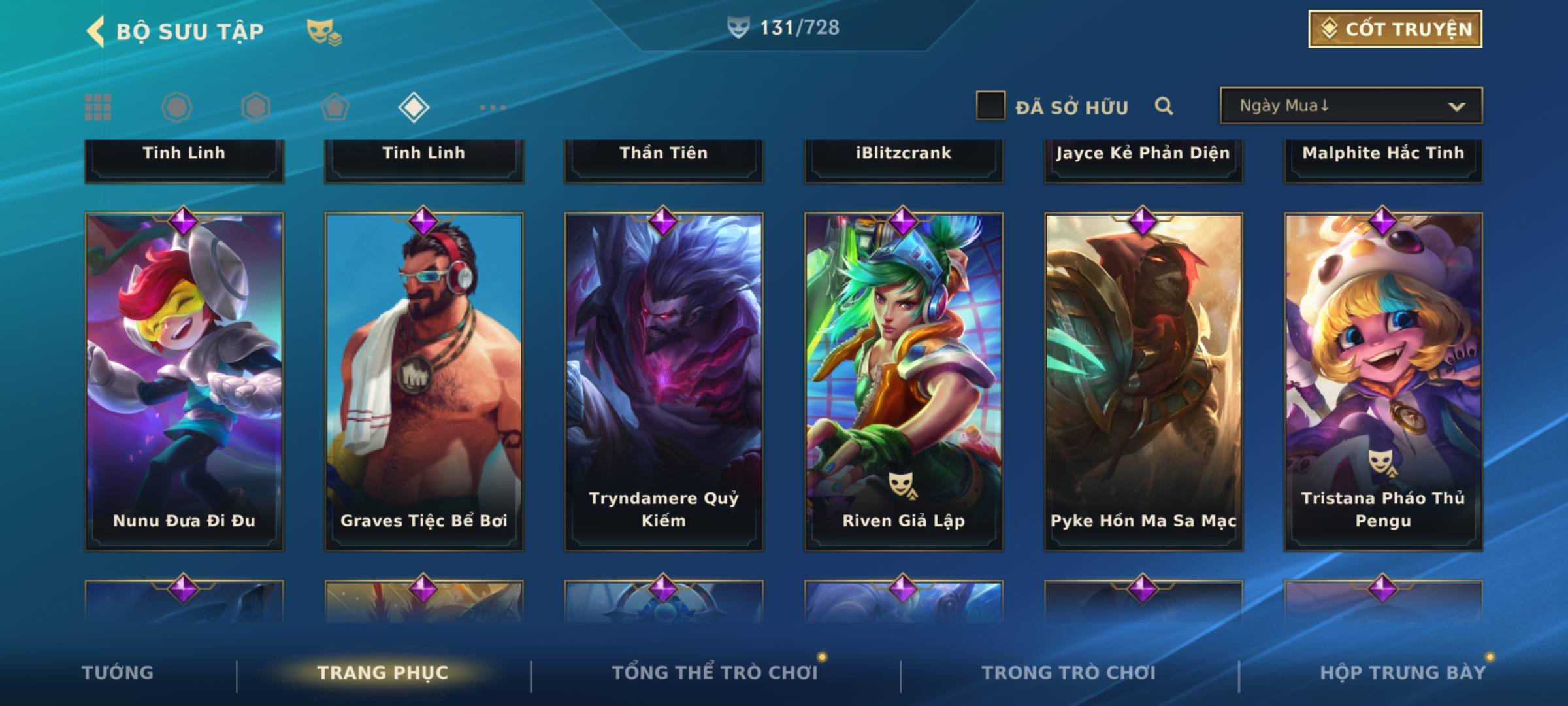
Task: Select the all-skins grid filter
Action: click(x=98, y=107)
